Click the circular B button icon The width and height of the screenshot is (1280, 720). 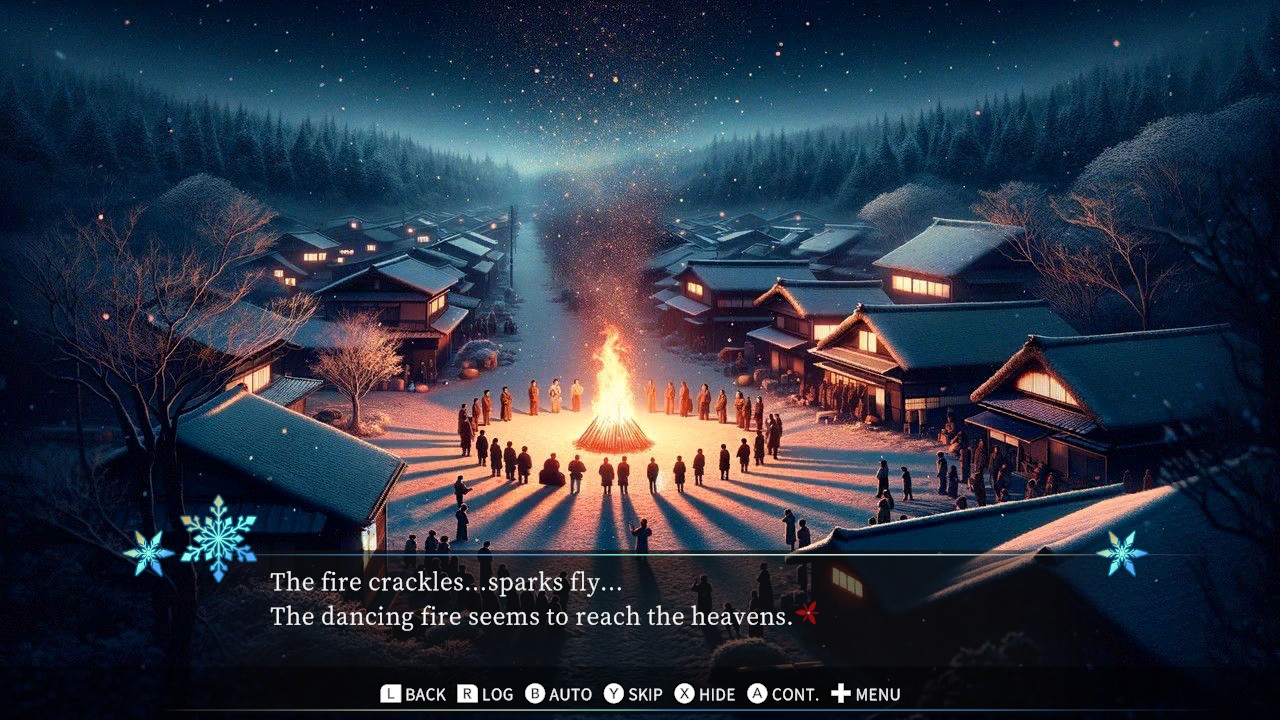point(534,693)
